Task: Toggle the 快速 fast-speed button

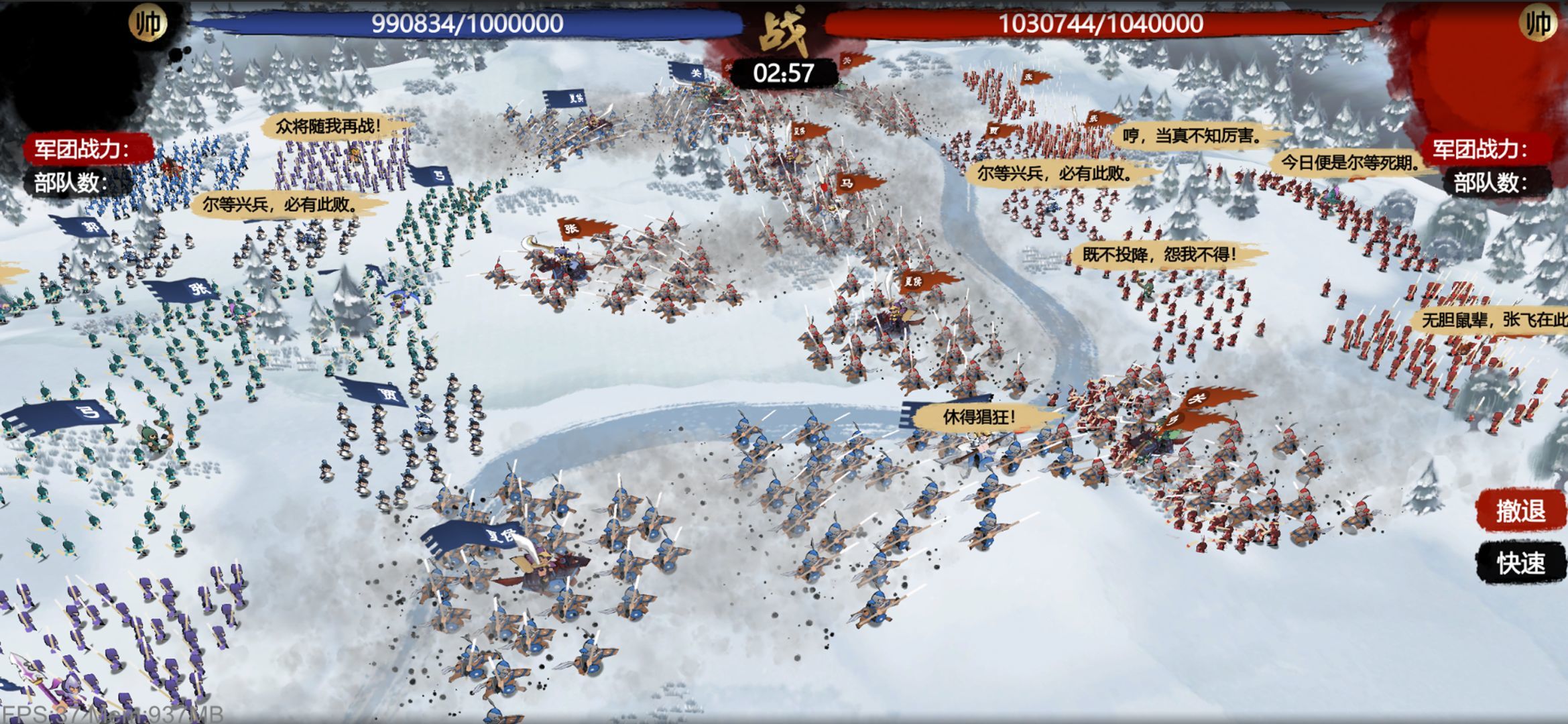Action: tap(1520, 563)
